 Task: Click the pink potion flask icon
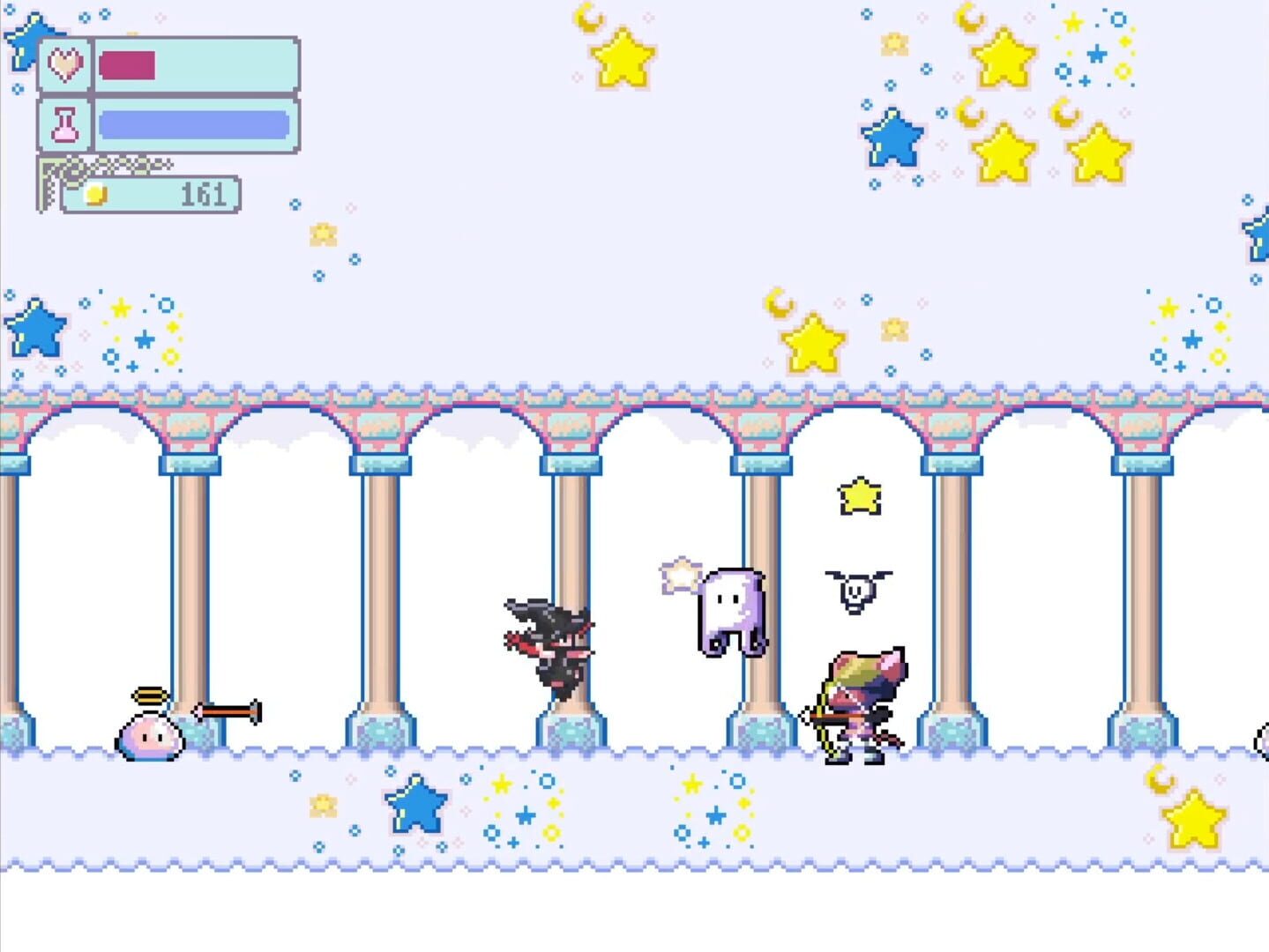point(64,124)
